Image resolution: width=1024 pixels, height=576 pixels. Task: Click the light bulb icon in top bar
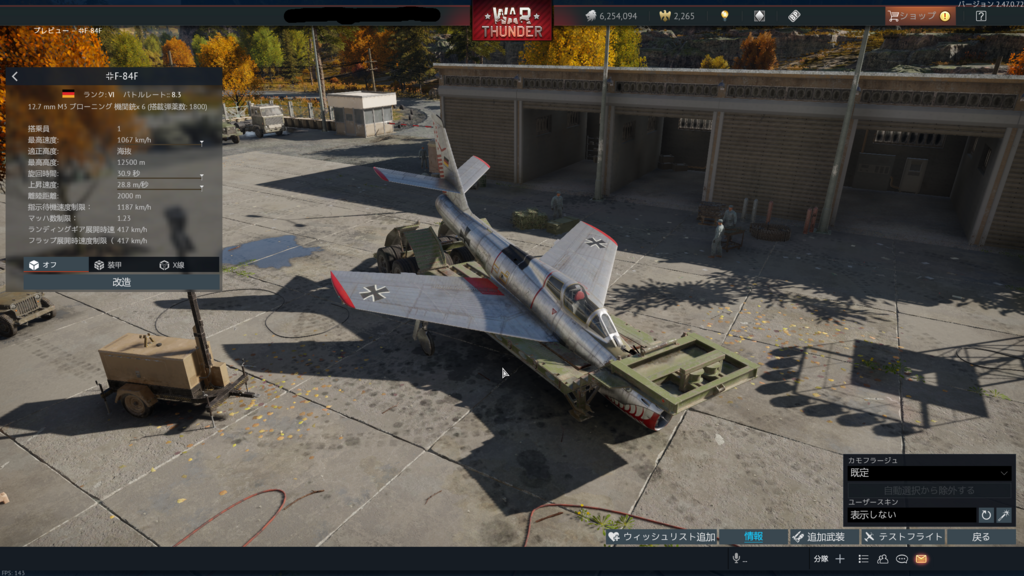724,16
